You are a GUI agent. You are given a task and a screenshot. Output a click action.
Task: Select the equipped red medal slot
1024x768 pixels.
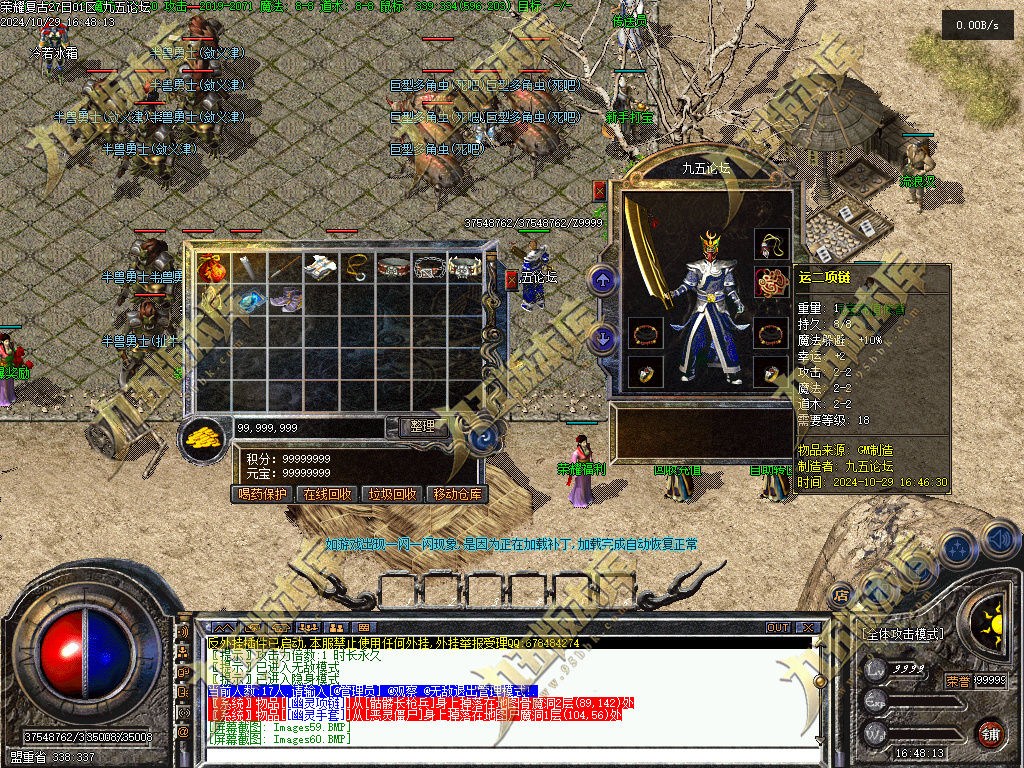click(x=770, y=281)
